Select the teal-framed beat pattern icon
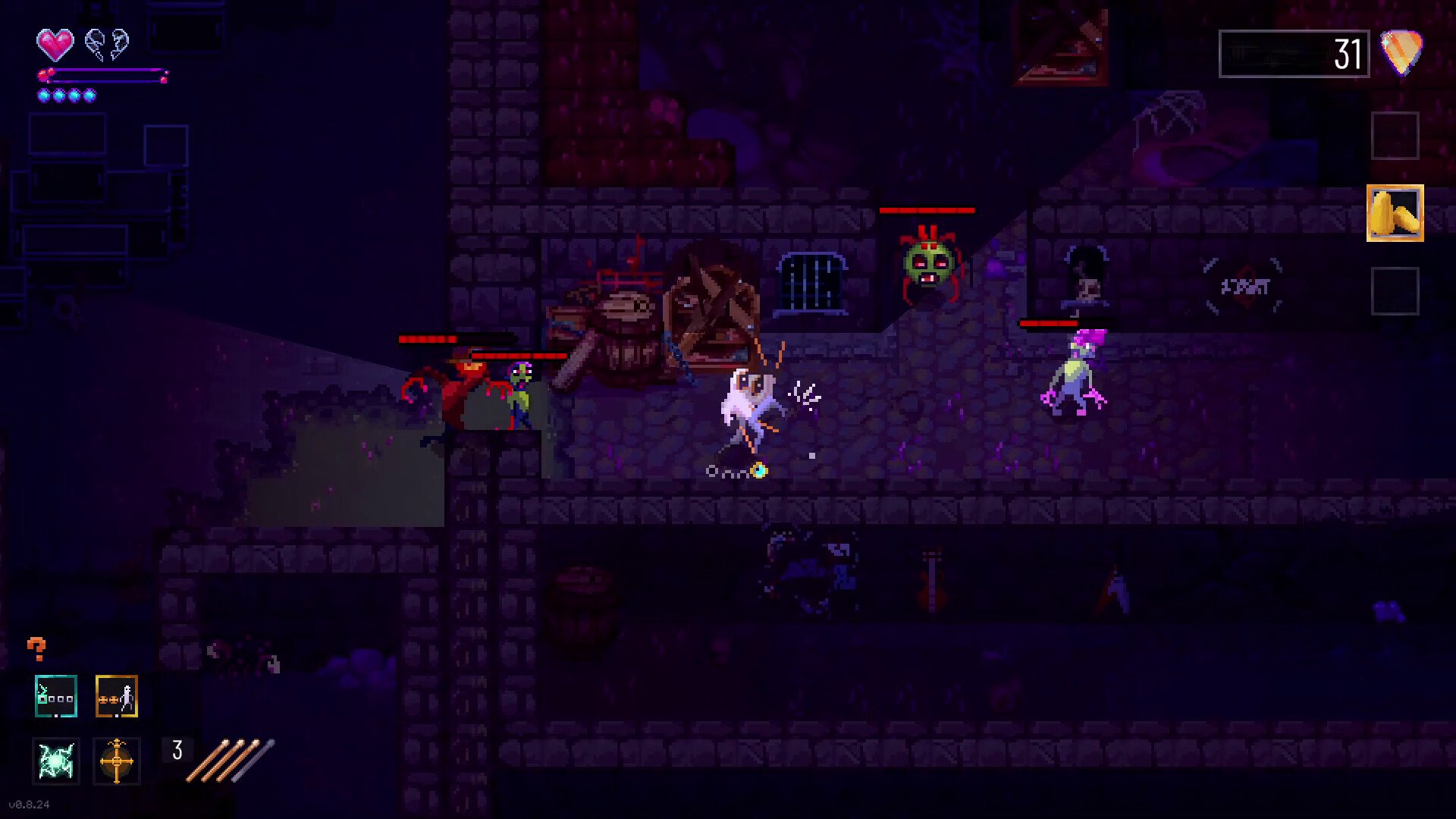 (x=56, y=696)
